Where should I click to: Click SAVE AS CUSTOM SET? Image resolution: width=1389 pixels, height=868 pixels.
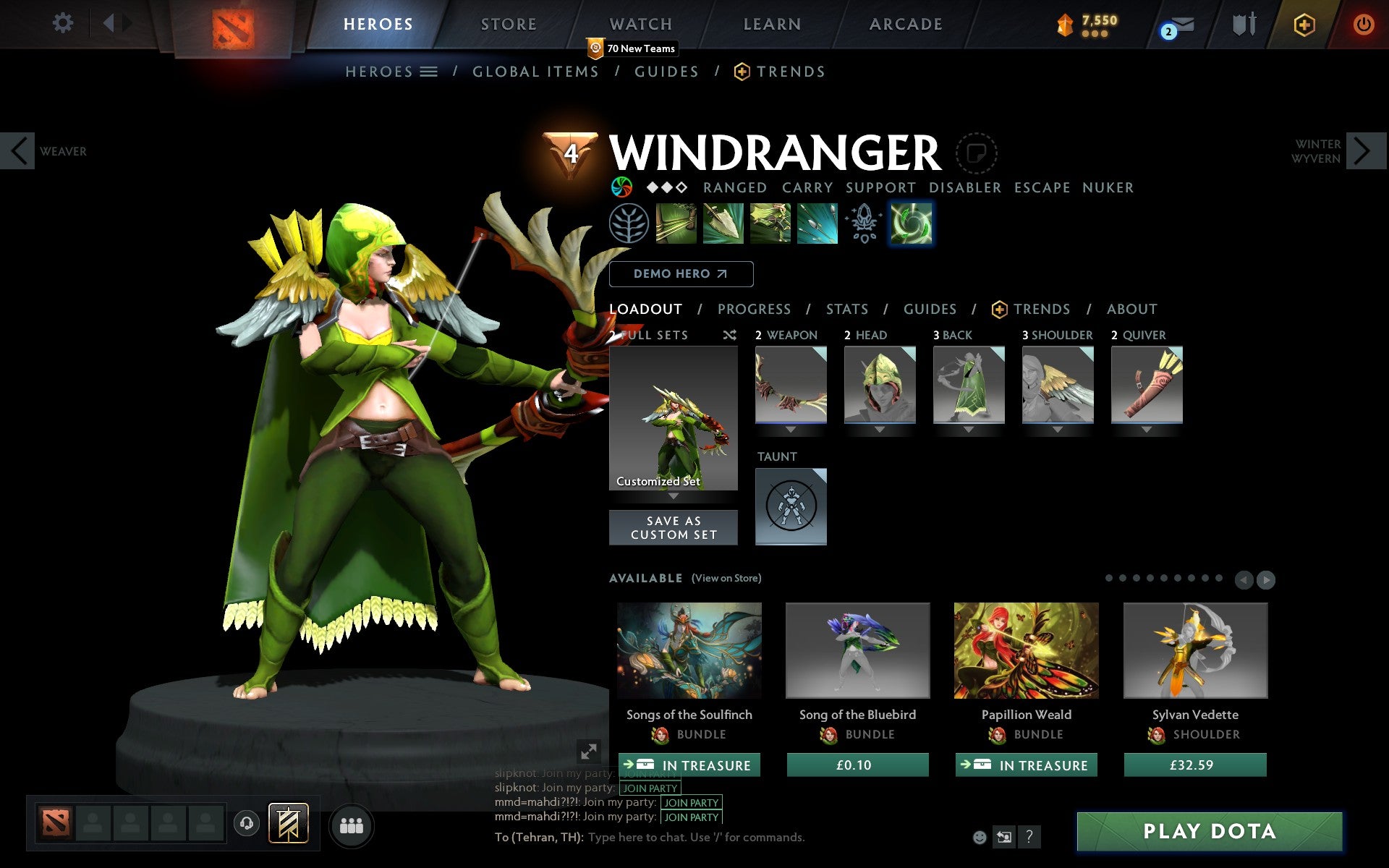click(674, 527)
